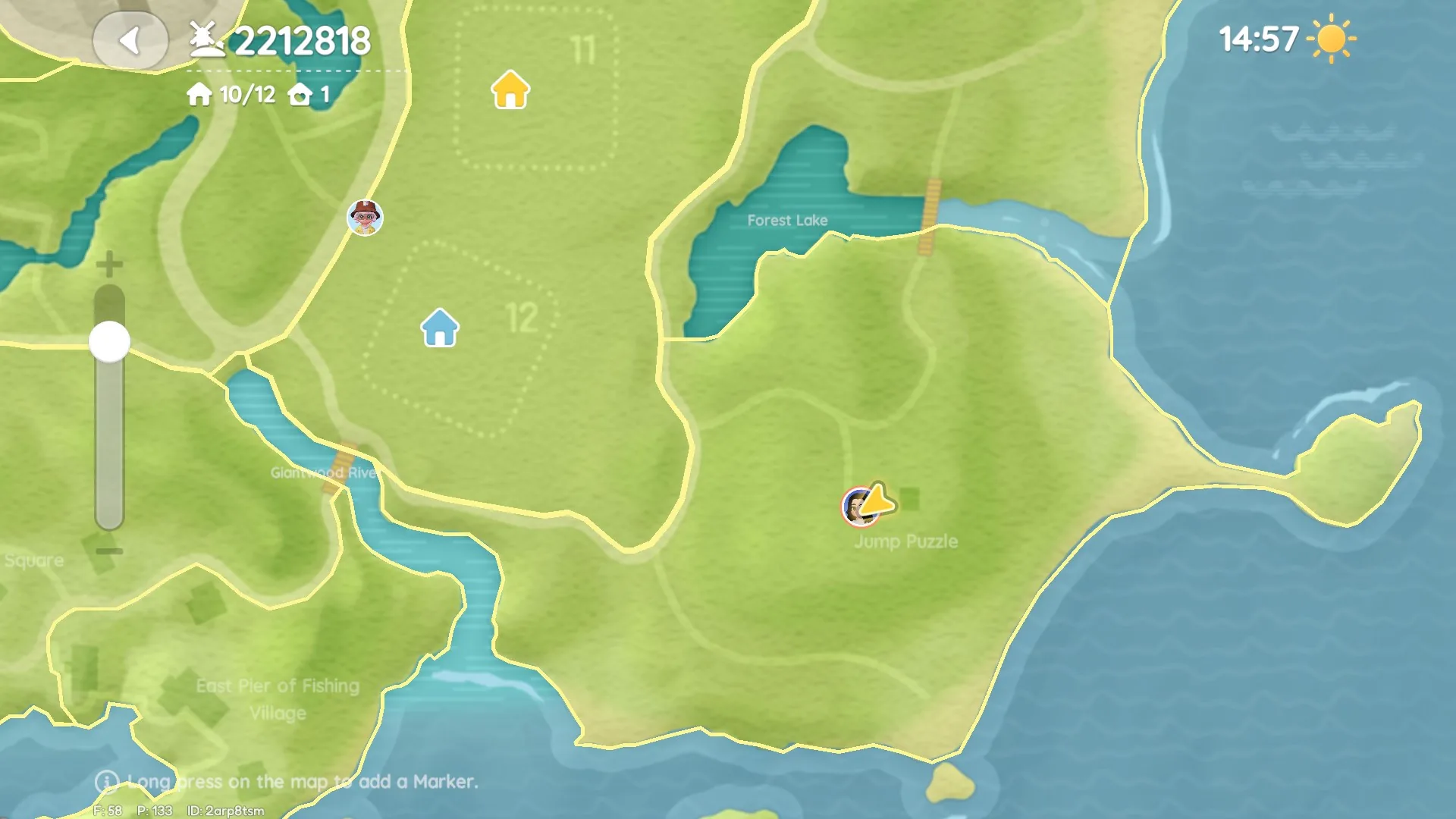Select the Forest Lake label
The image size is (1456, 819).
point(786,221)
